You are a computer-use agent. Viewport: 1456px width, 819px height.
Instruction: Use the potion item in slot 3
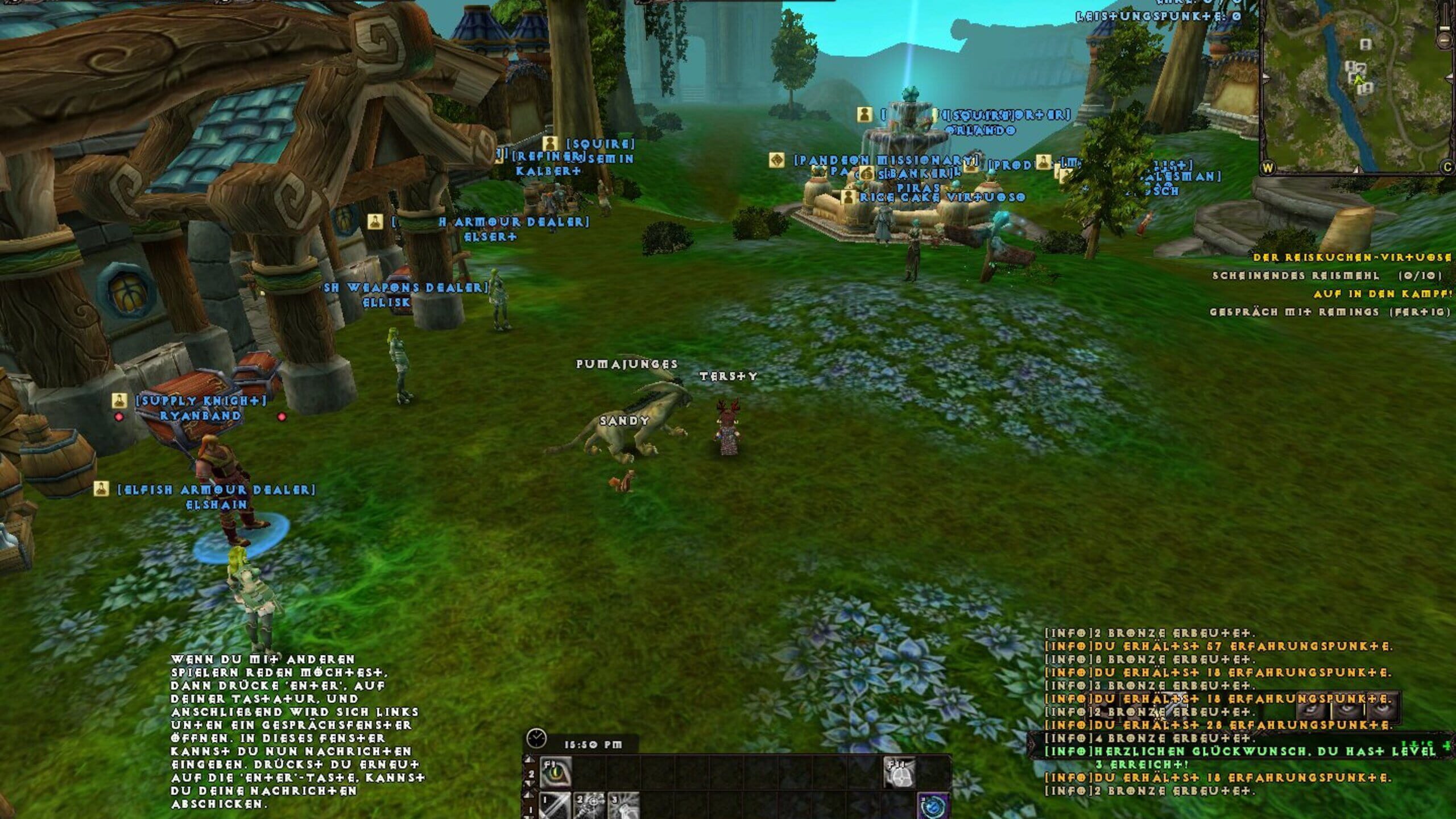[x=623, y=806]
